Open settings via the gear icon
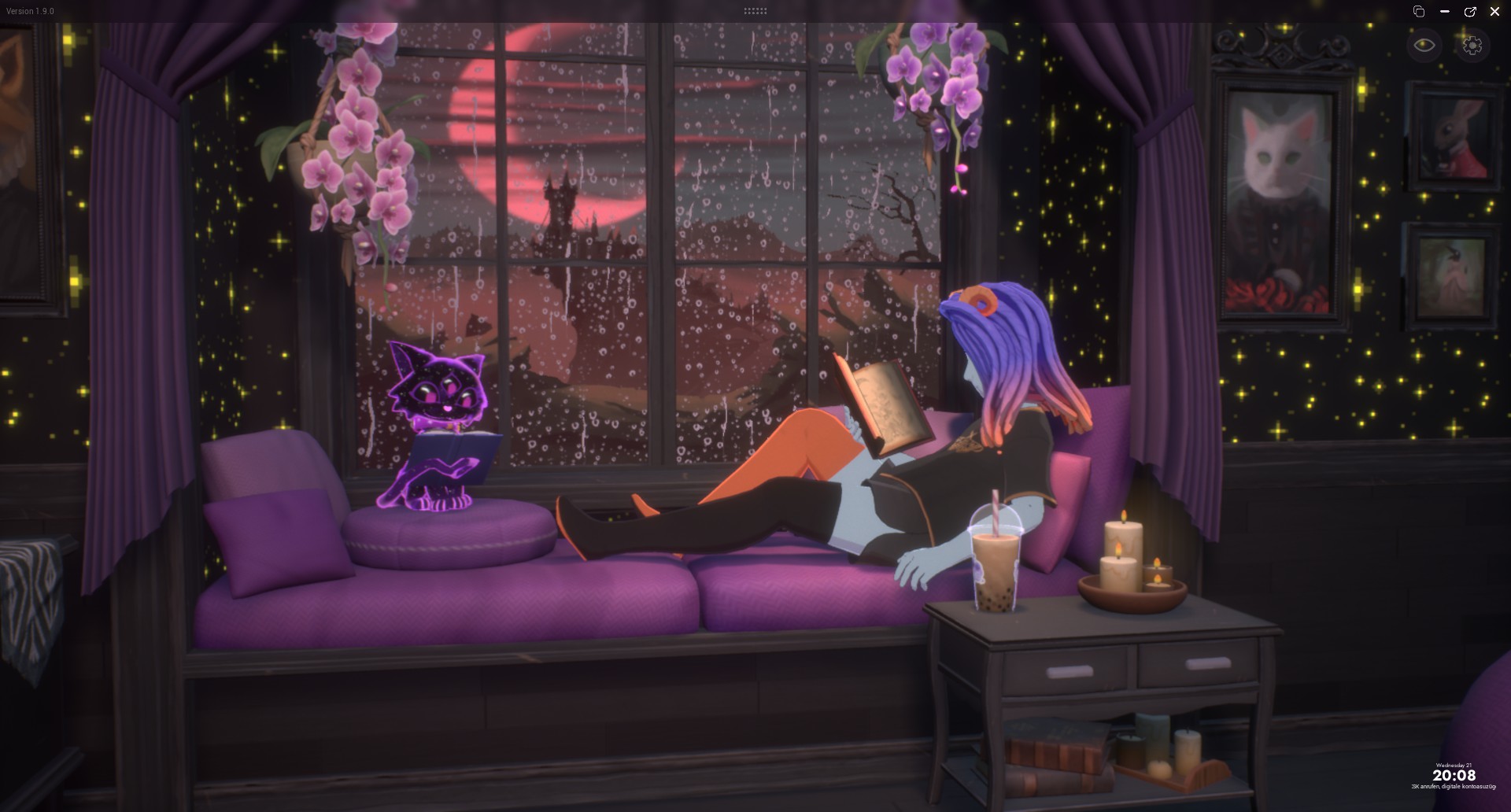 point(1472,45)
